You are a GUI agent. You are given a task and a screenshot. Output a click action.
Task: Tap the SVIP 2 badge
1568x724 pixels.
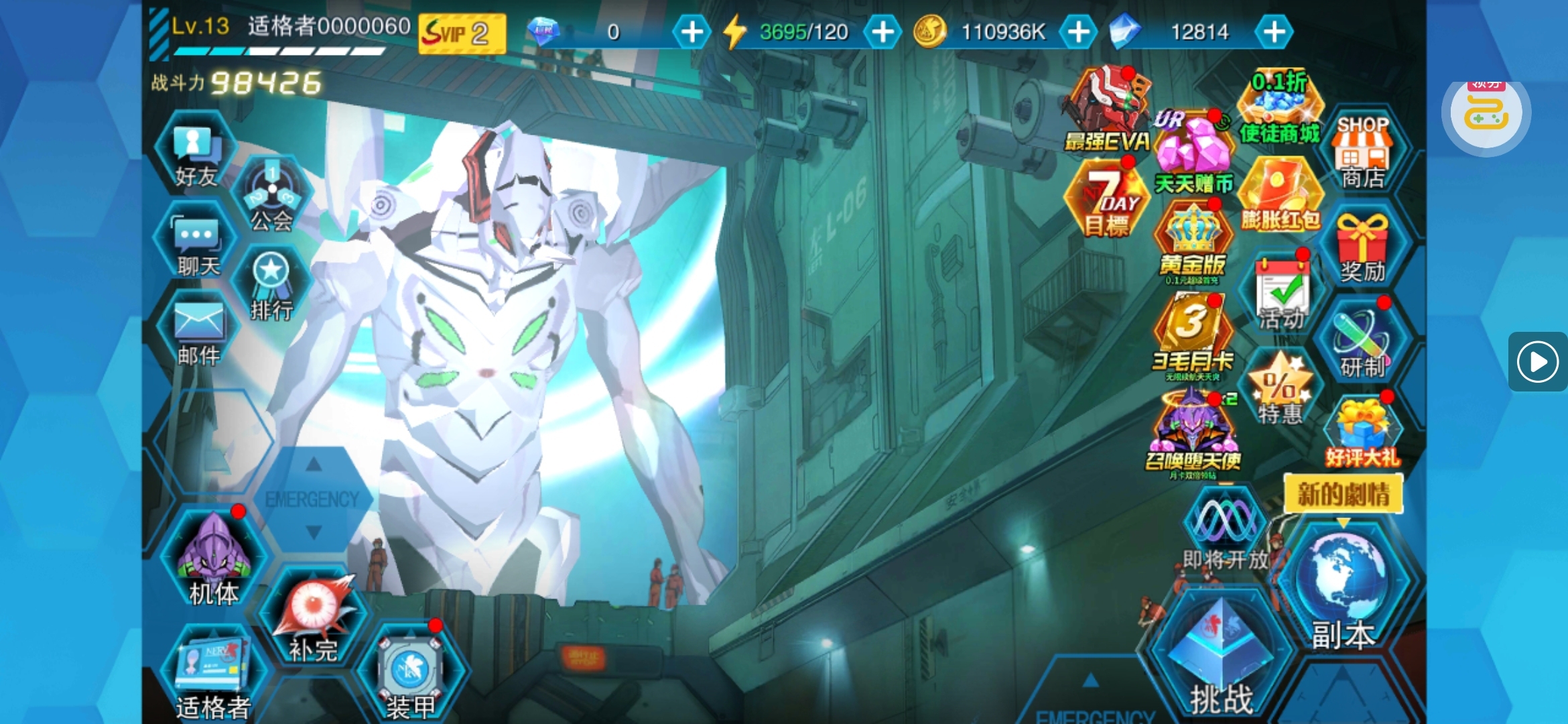click(x=462, y=34)
